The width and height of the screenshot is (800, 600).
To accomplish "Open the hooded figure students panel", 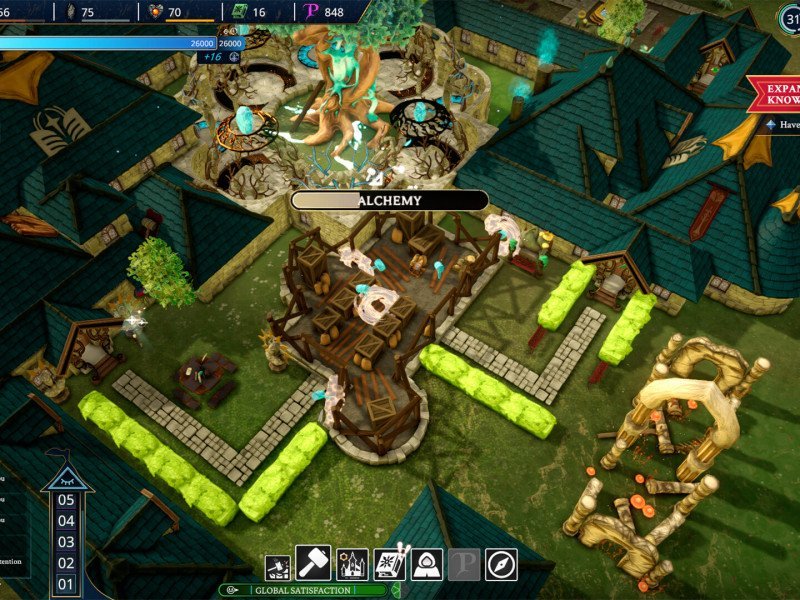I will (x=427, y=564).
